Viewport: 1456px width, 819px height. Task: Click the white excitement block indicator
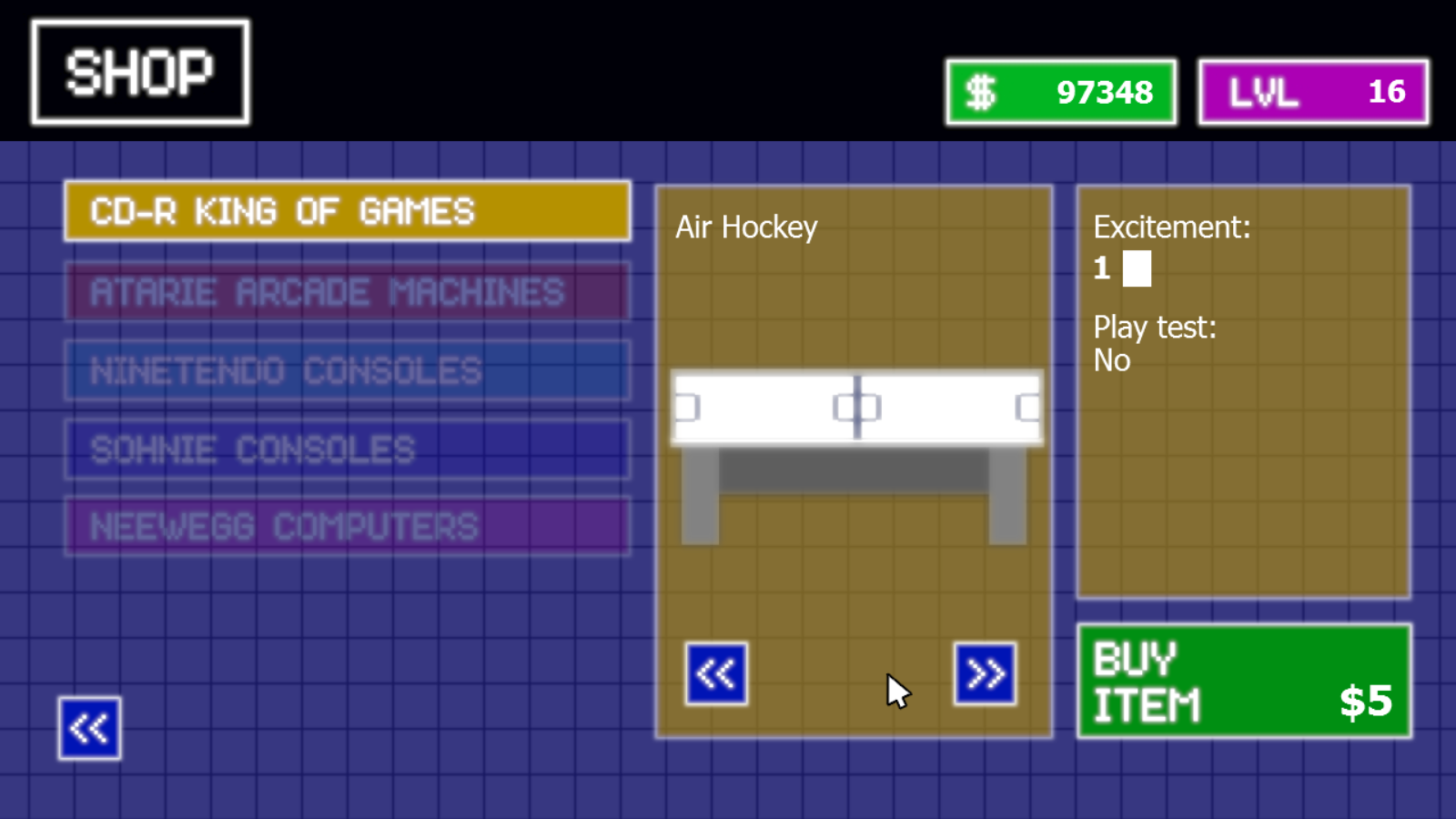point(1137,268)
